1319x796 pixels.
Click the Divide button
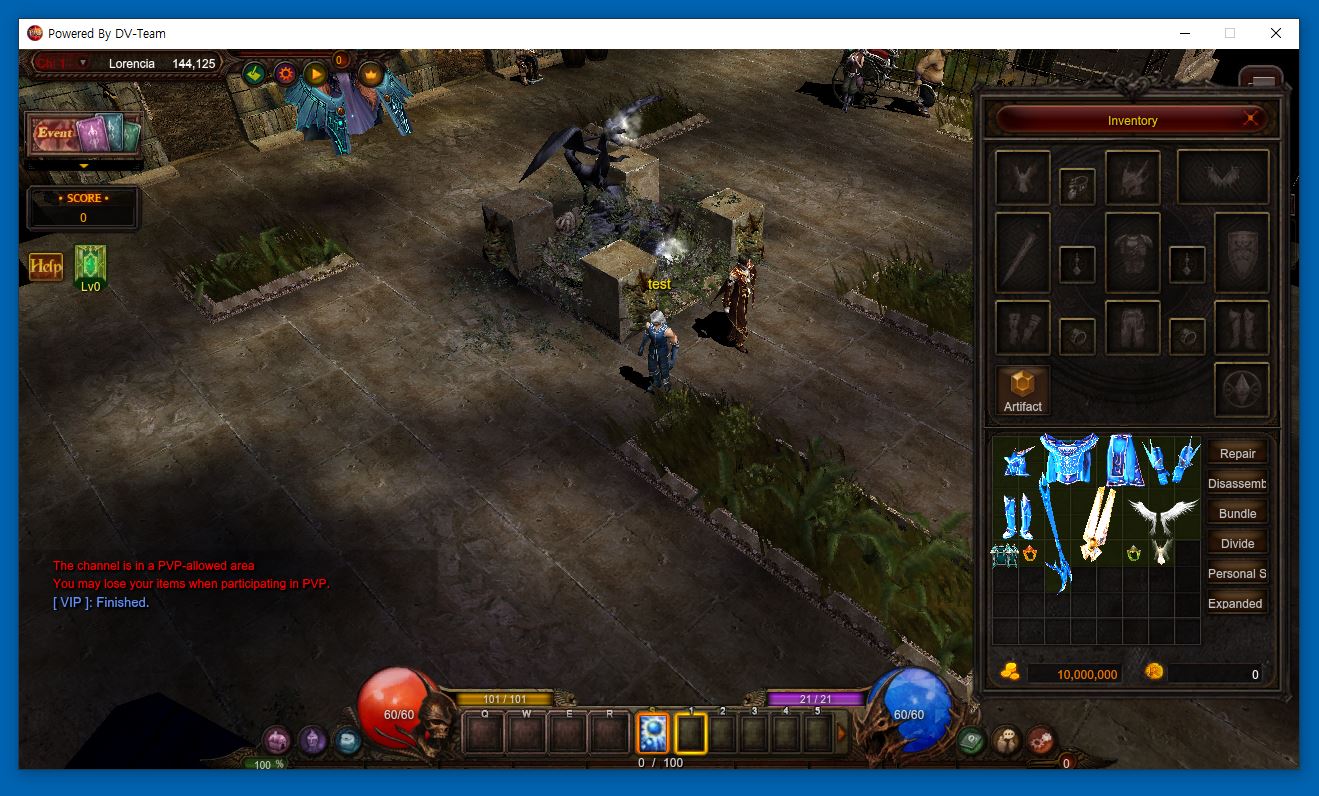pyautogui.click(x=1237, y=543)
